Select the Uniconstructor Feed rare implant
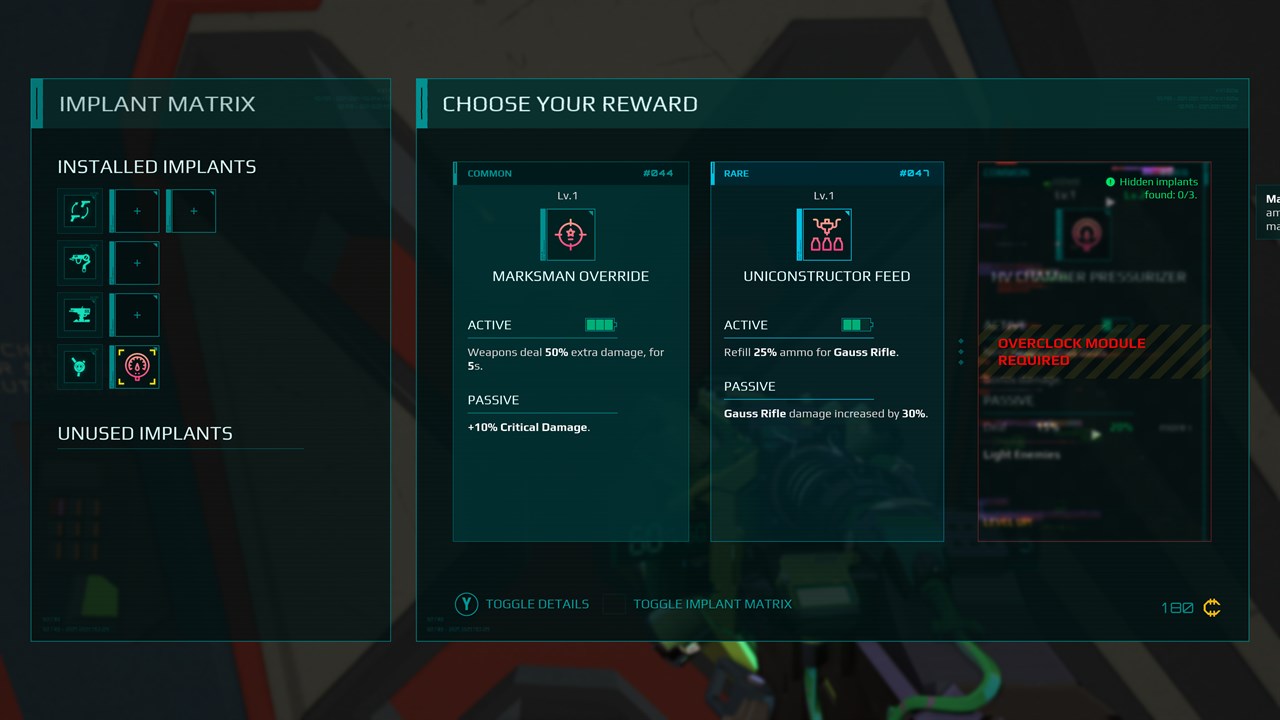1280x720 pixels. pos(827,351)
